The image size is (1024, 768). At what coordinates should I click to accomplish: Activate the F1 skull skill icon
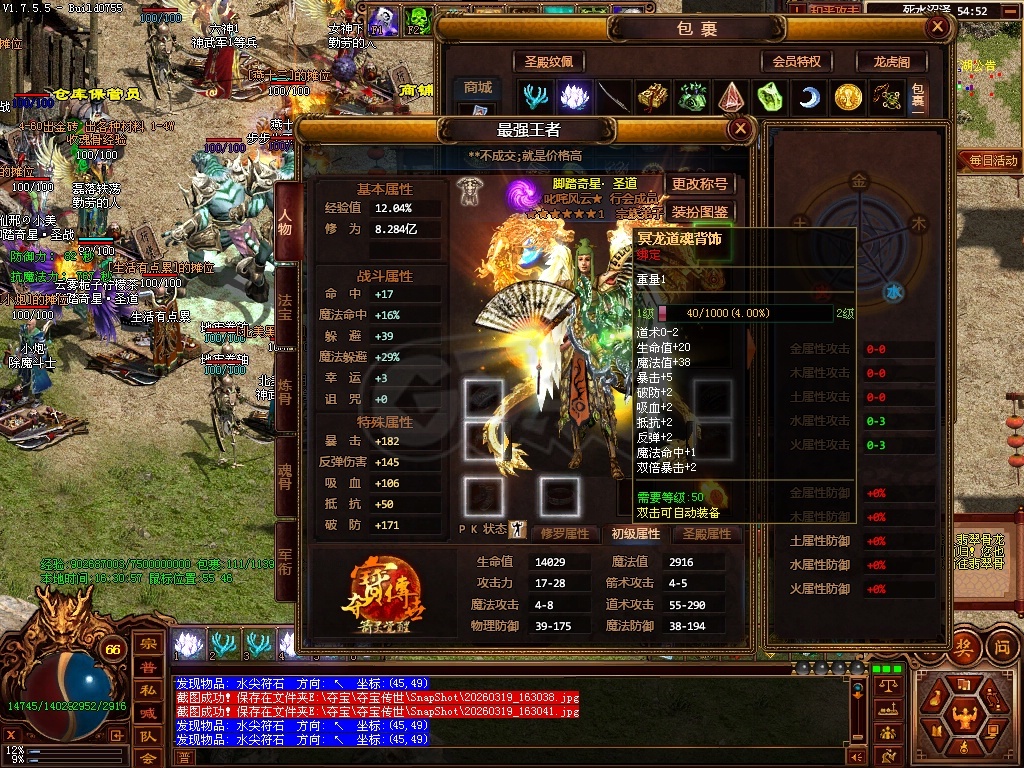point(383,18)
